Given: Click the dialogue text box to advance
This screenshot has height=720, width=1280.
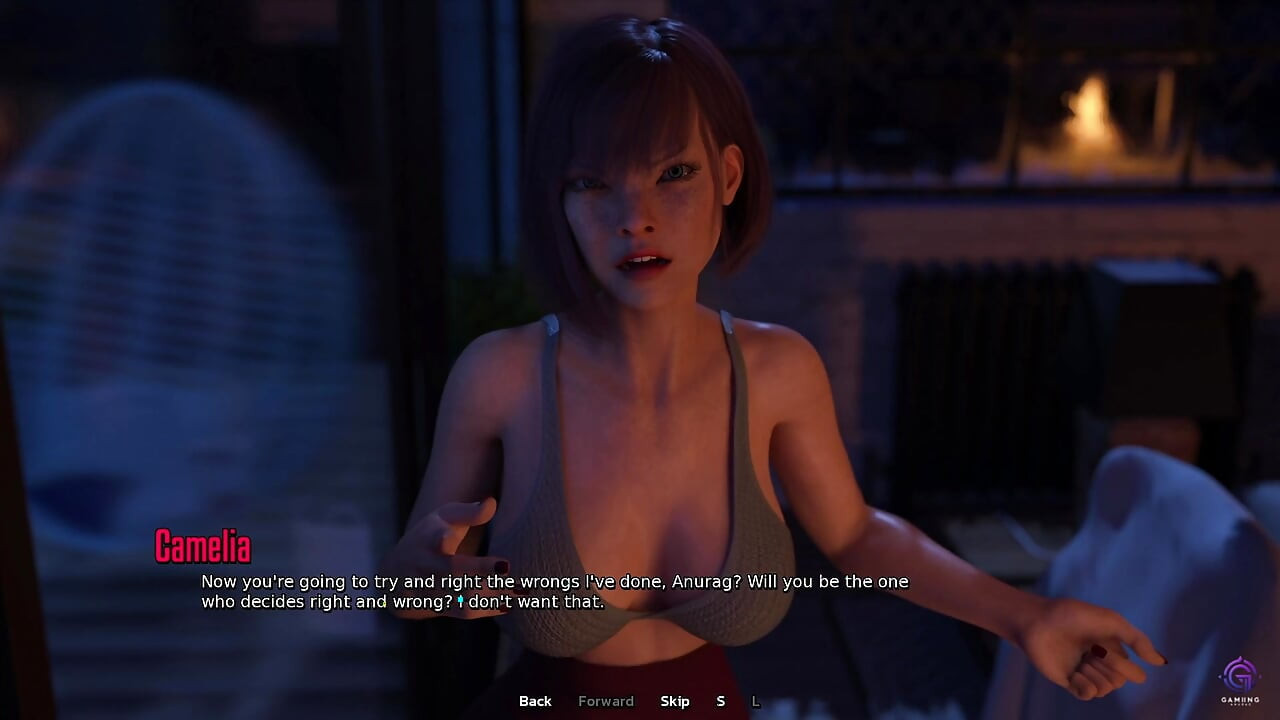Looking at the screenshot, I should coord(550,591).
